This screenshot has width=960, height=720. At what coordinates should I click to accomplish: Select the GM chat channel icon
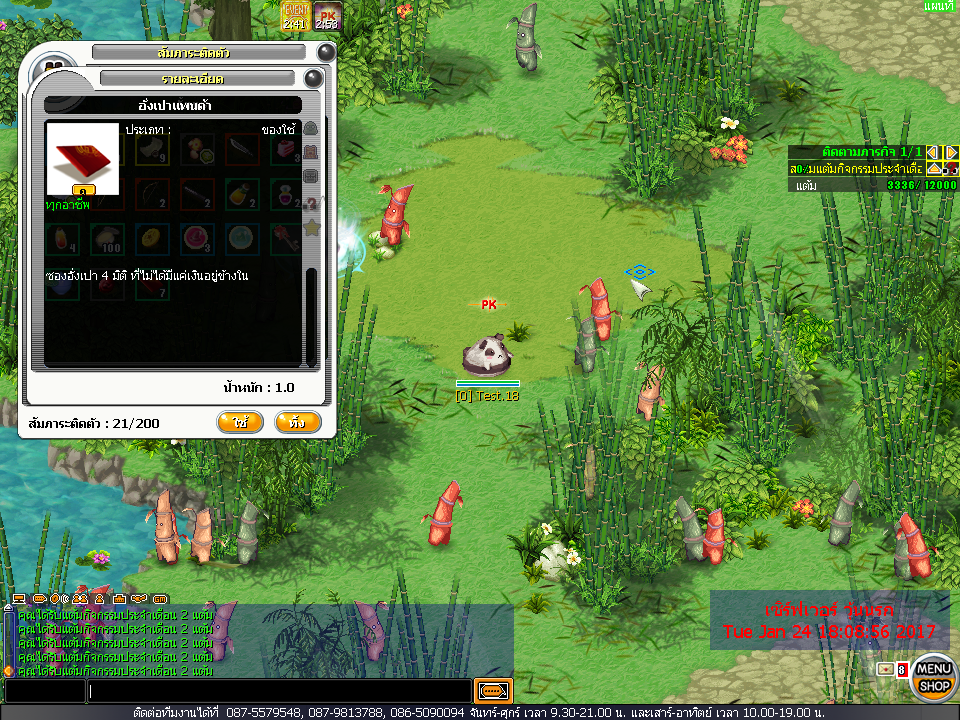160,599
